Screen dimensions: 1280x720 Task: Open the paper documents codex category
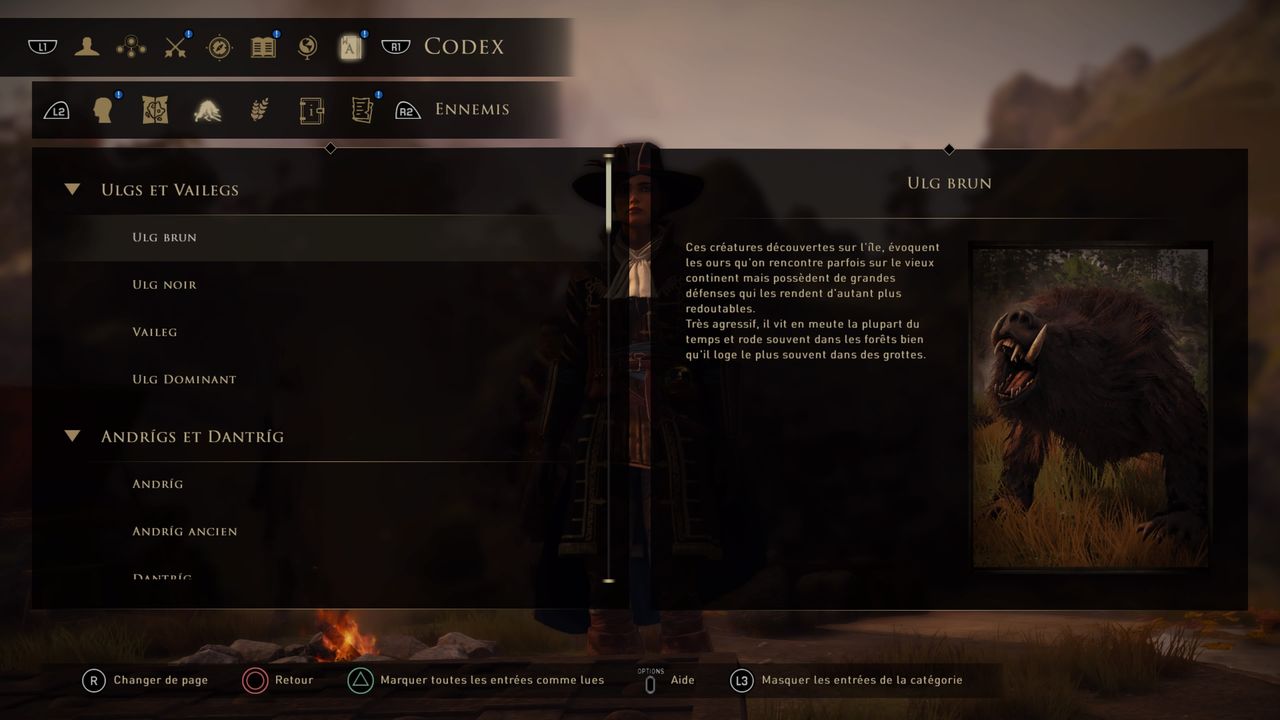[362, 110]
